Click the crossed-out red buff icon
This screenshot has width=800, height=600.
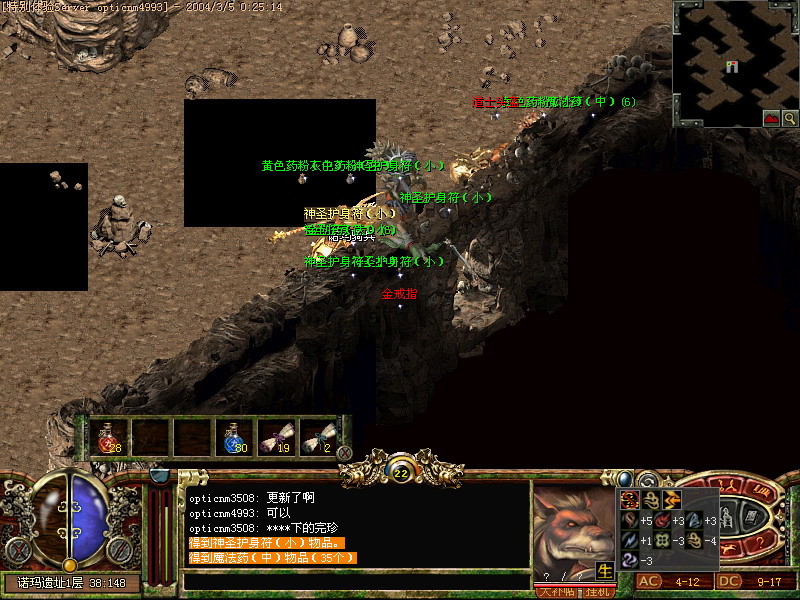tap(629, 499)
